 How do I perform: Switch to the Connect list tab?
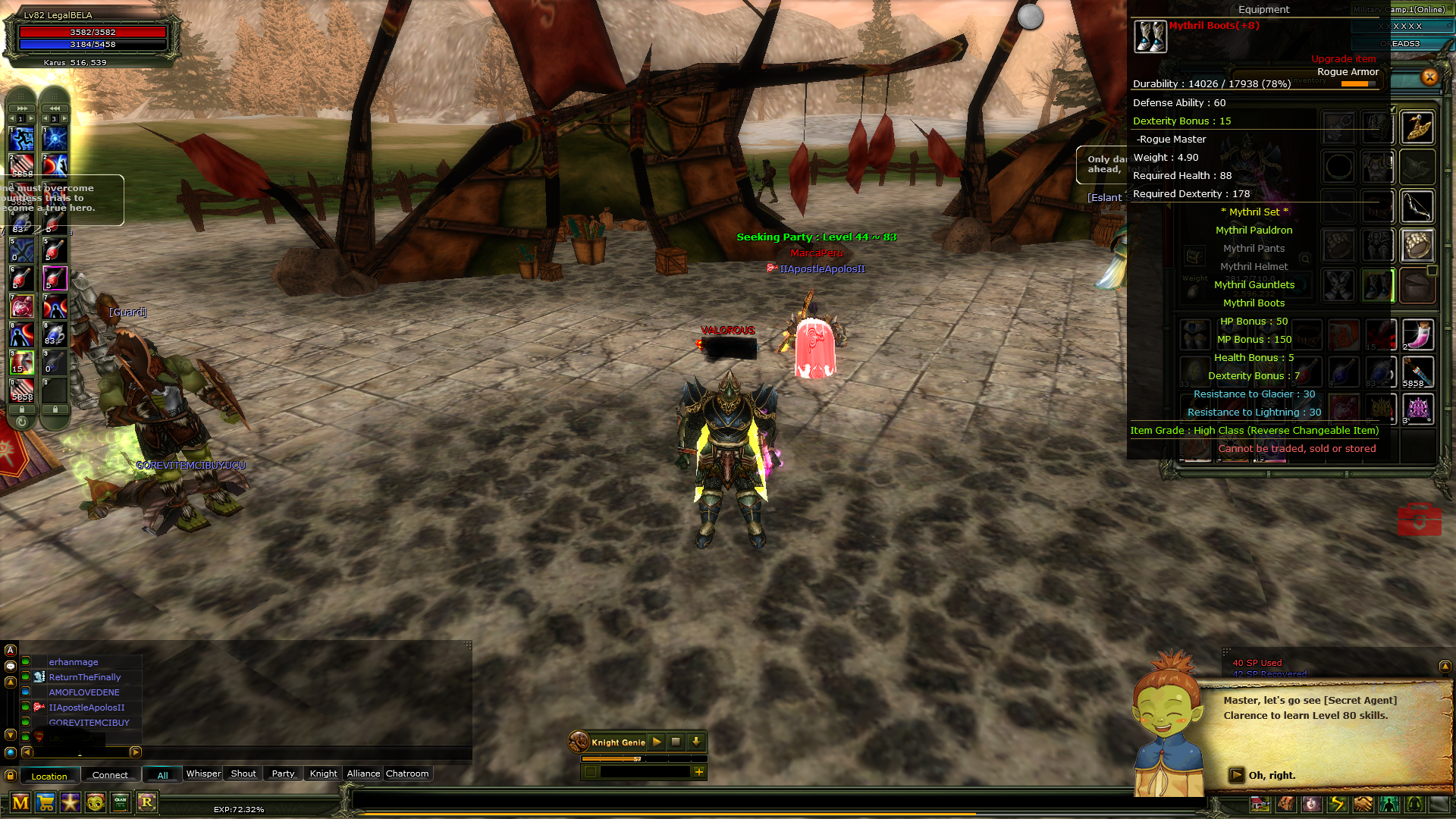110,775
